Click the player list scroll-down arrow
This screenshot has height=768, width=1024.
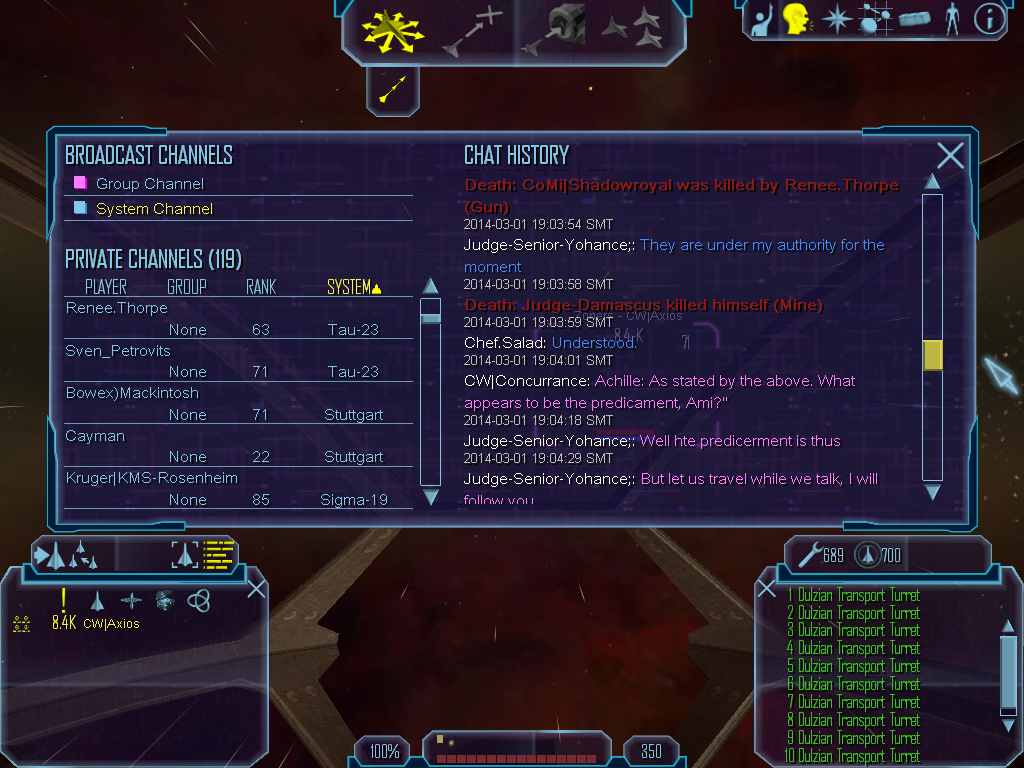pos(431,497)
